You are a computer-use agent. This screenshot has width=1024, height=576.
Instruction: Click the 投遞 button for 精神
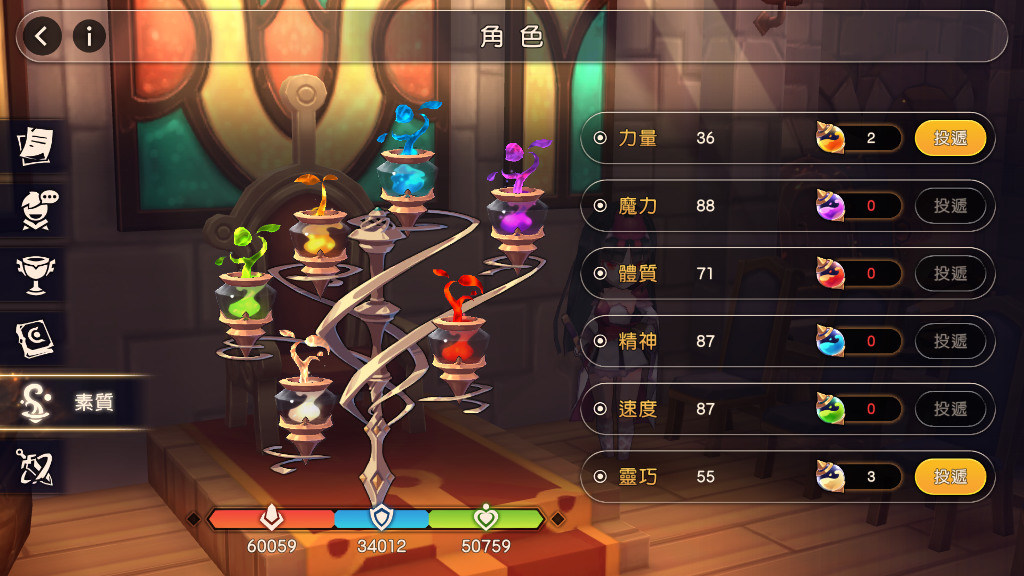point(950,341)
